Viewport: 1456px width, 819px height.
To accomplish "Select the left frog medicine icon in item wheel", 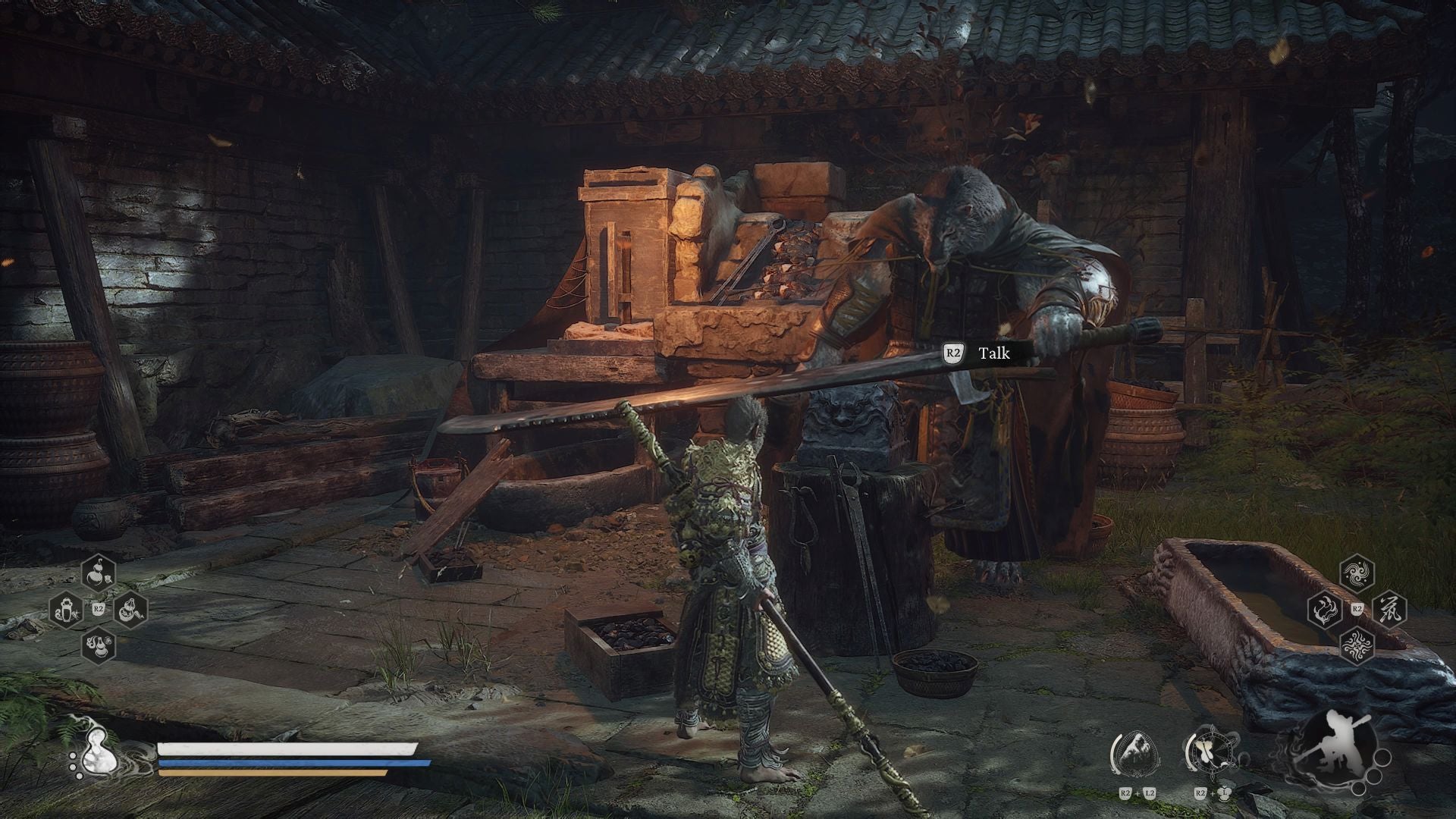I will tap(66, 608).
